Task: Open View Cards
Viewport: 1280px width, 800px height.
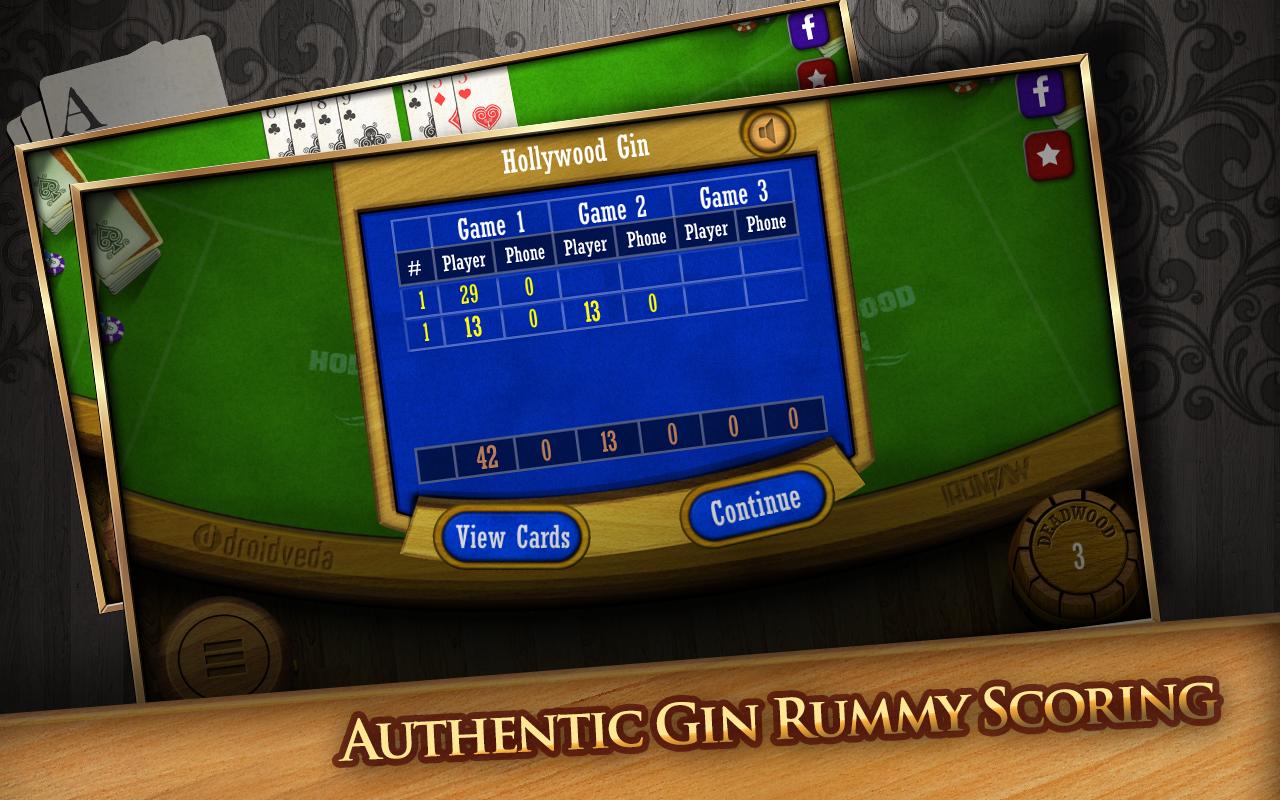Action: tap(512, 536)
